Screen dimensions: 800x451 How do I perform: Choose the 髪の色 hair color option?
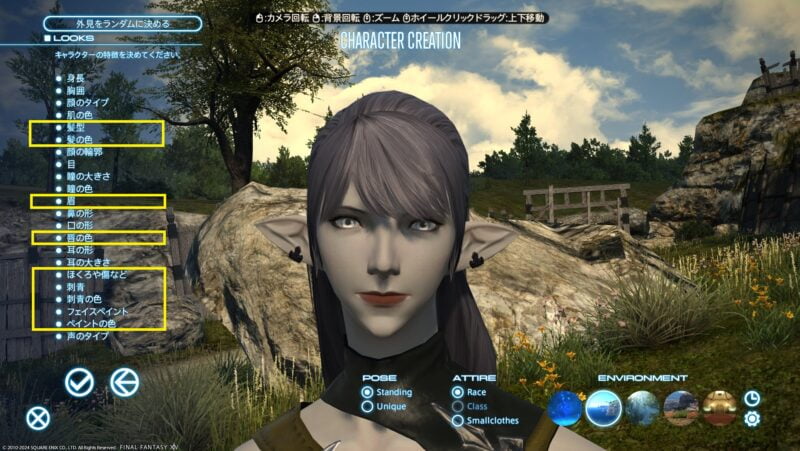tap(80, 141)
